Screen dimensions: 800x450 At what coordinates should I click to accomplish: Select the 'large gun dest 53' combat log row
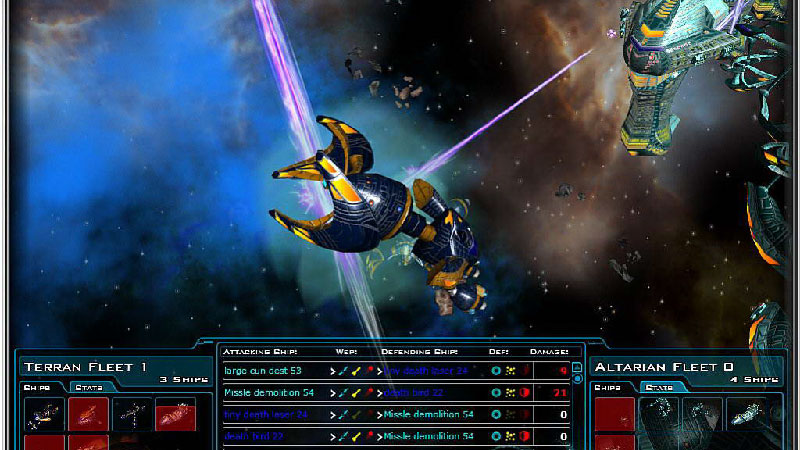coord(263,370)
